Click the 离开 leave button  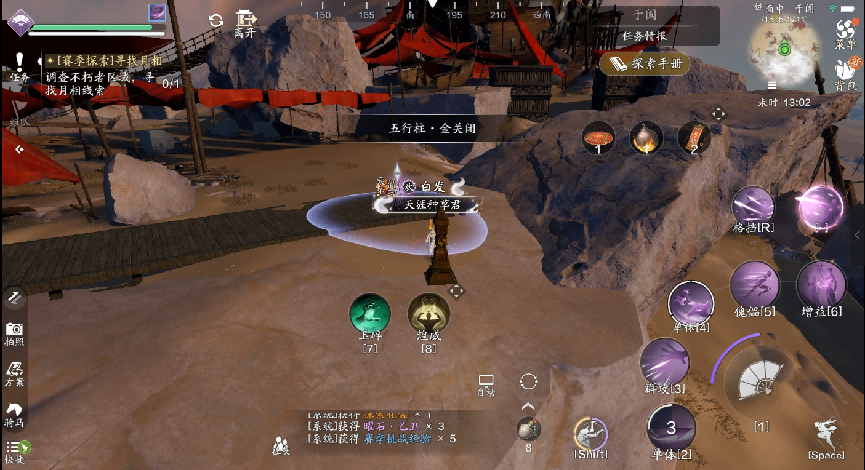[x=246, y=24]
